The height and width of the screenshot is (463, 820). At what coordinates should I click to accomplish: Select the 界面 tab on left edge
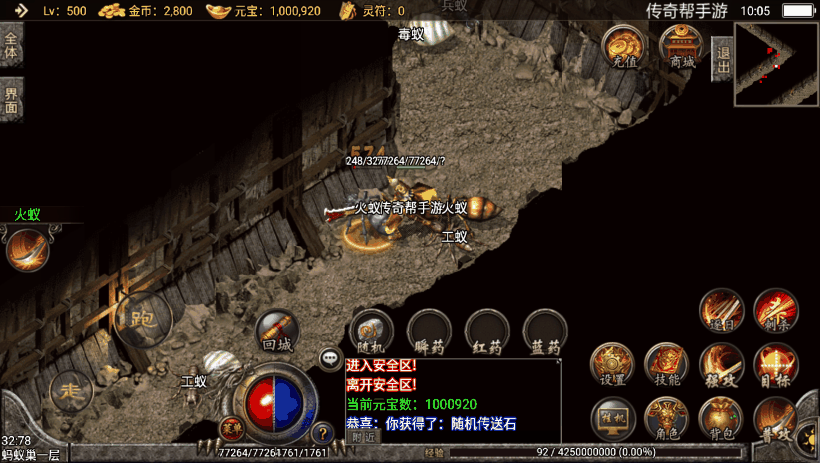[11, 98]
